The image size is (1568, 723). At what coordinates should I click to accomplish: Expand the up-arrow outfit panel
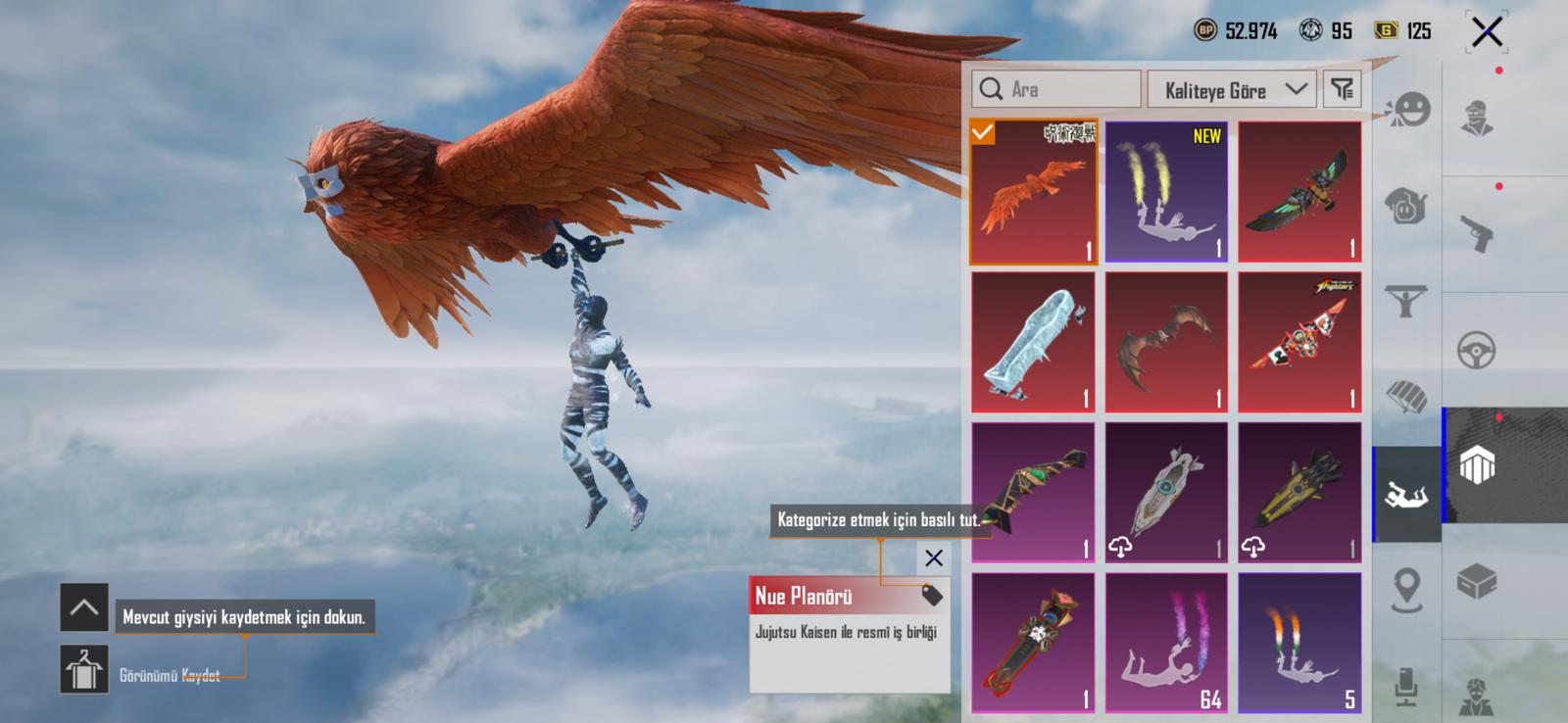point(84,608)
